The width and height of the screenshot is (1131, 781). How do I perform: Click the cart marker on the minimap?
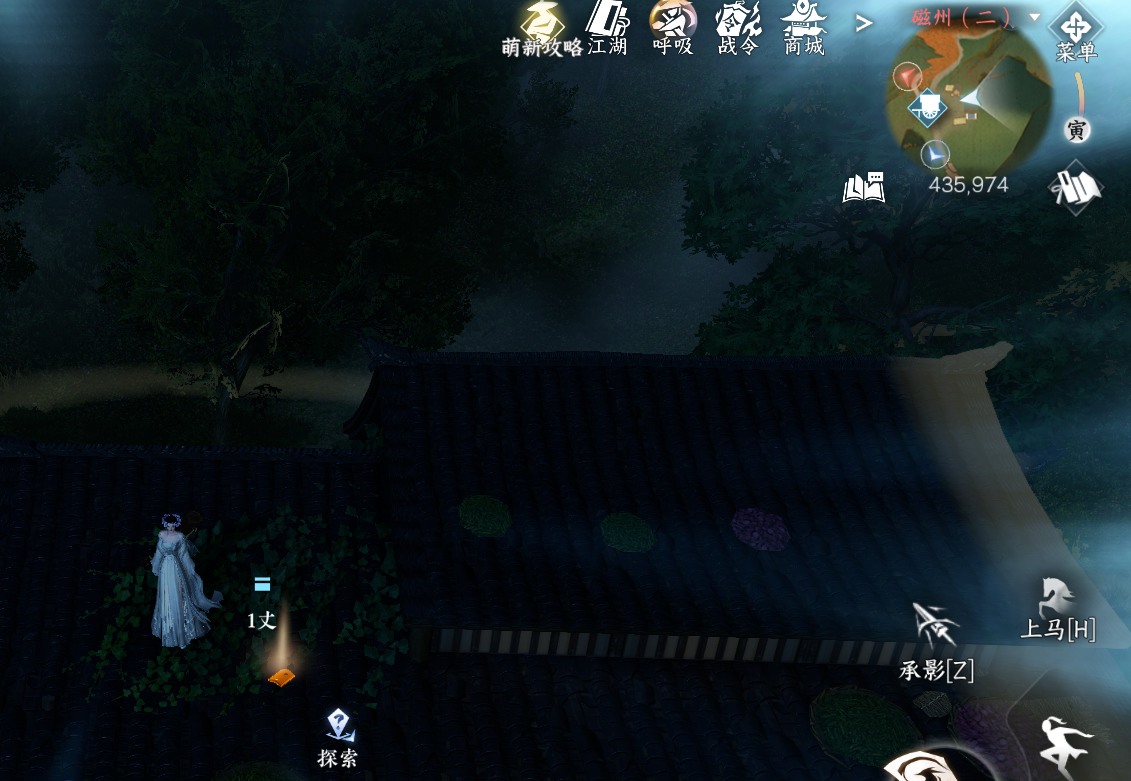click(x=928, y=107)
